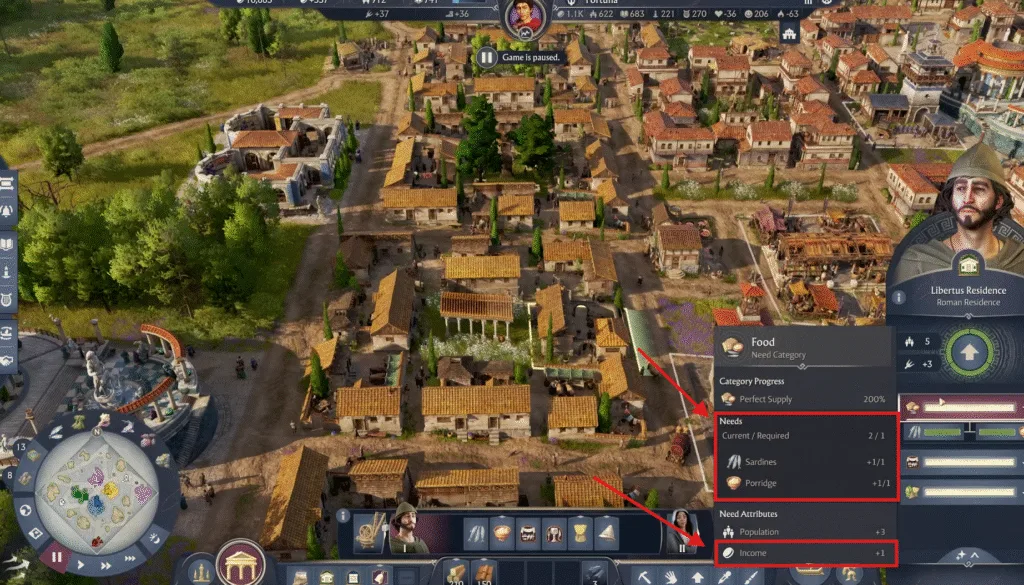This screenshot has width=1024, height=585.
Task: Click the Income need attribute row
Action: pyautogui.click(x=805, y=553)
